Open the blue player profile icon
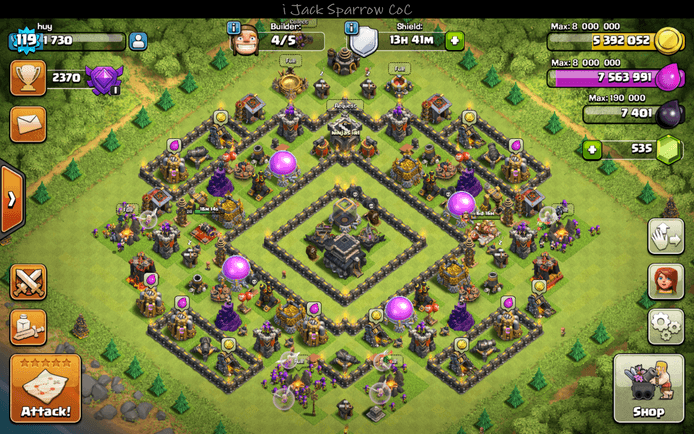 tap(138, 41)
